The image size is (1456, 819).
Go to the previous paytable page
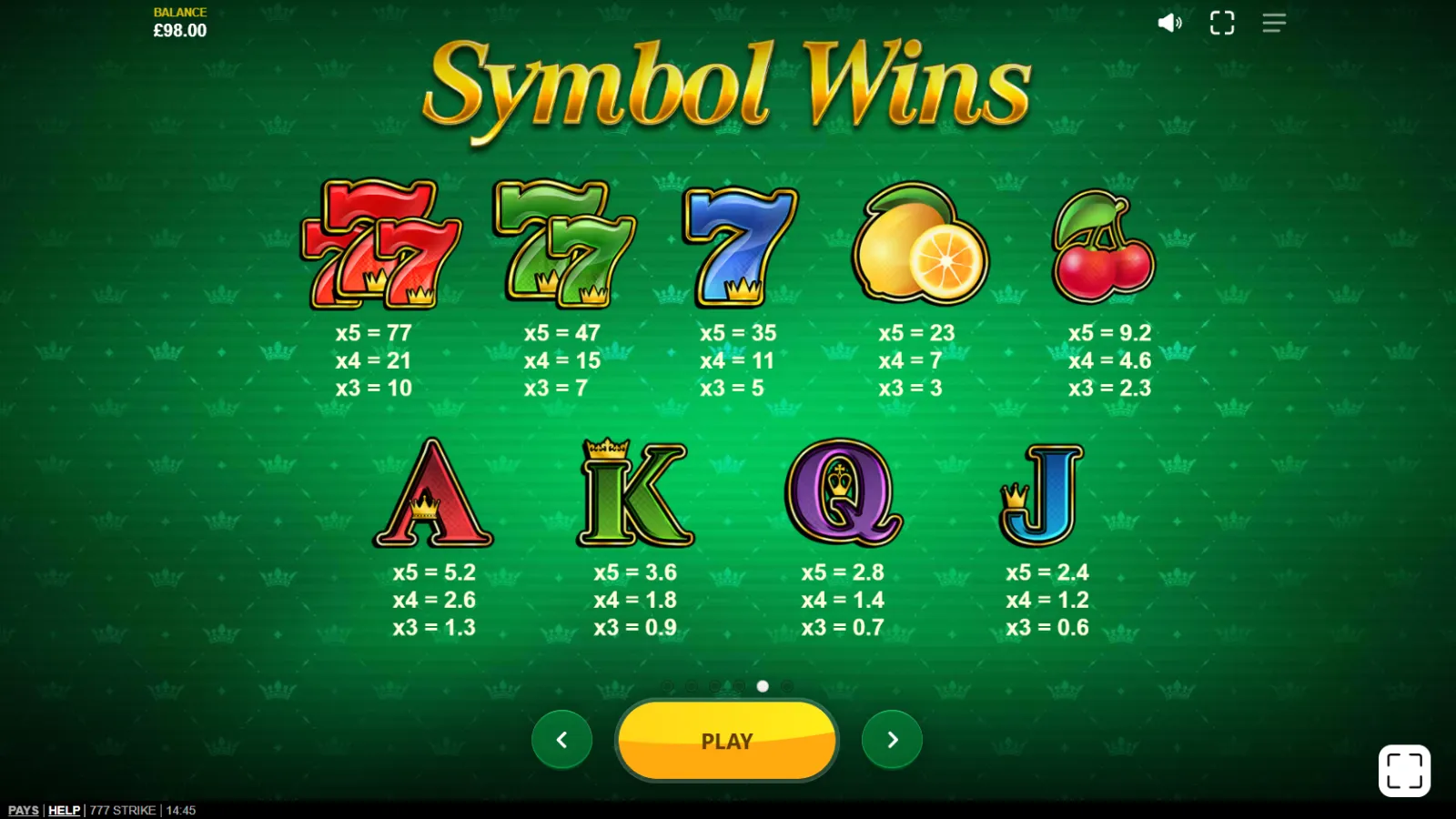(x=561, y=740)
